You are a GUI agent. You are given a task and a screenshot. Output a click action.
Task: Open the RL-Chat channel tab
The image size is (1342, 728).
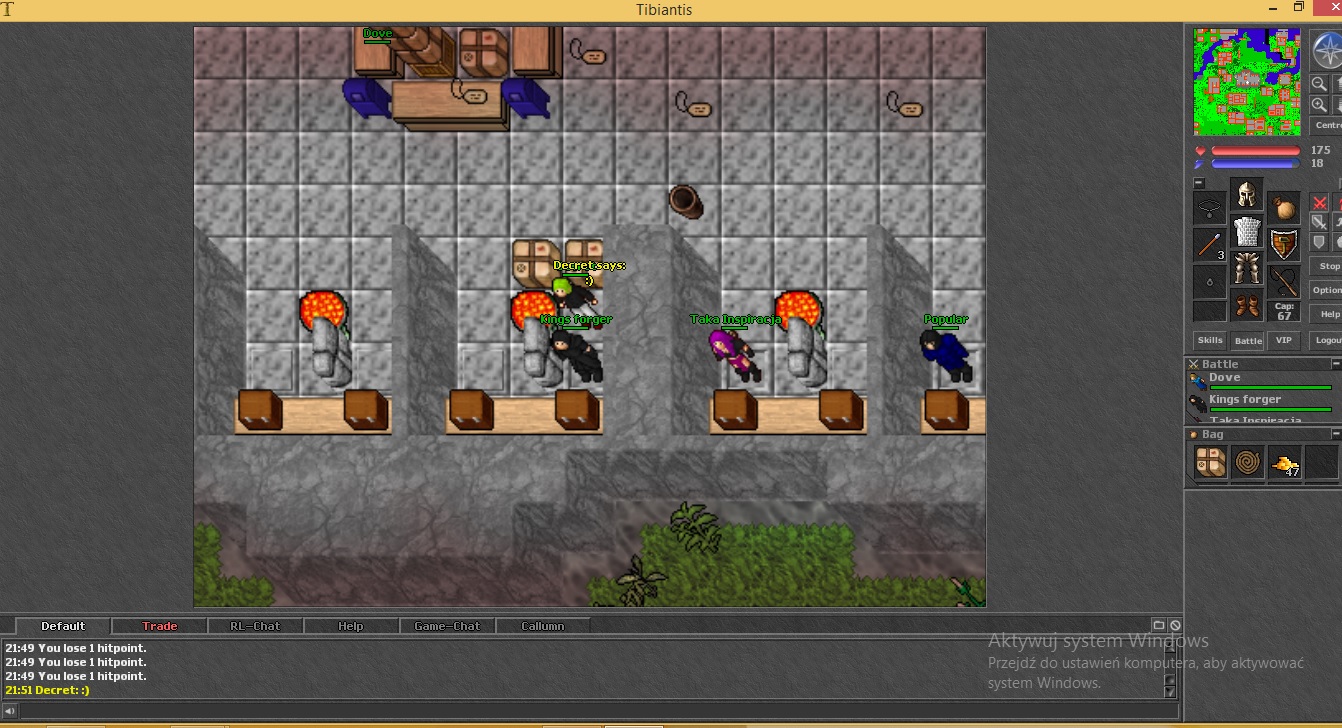point(255,626)
